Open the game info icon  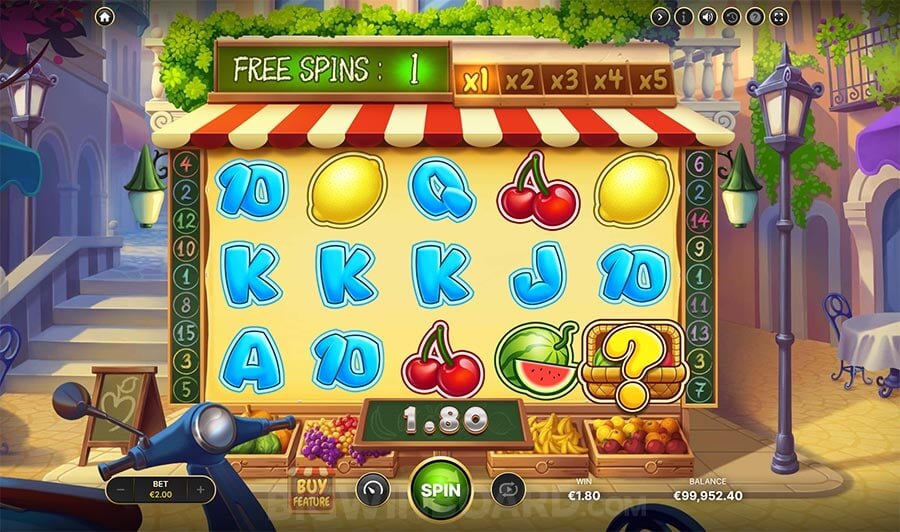click(x=684, y=16)
